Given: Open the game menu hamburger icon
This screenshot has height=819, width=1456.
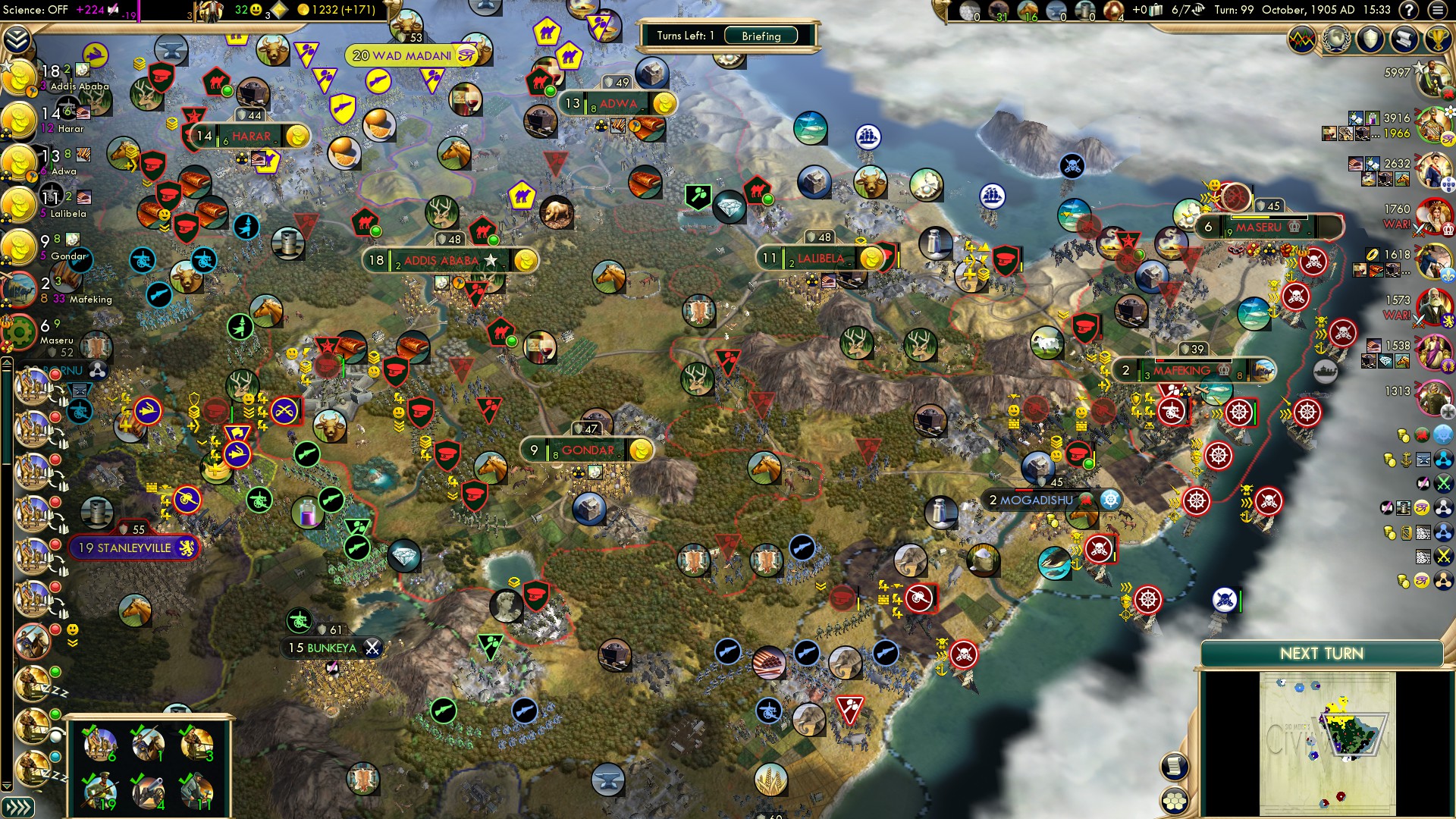Looking at the screenshot, I should 1436,11.
